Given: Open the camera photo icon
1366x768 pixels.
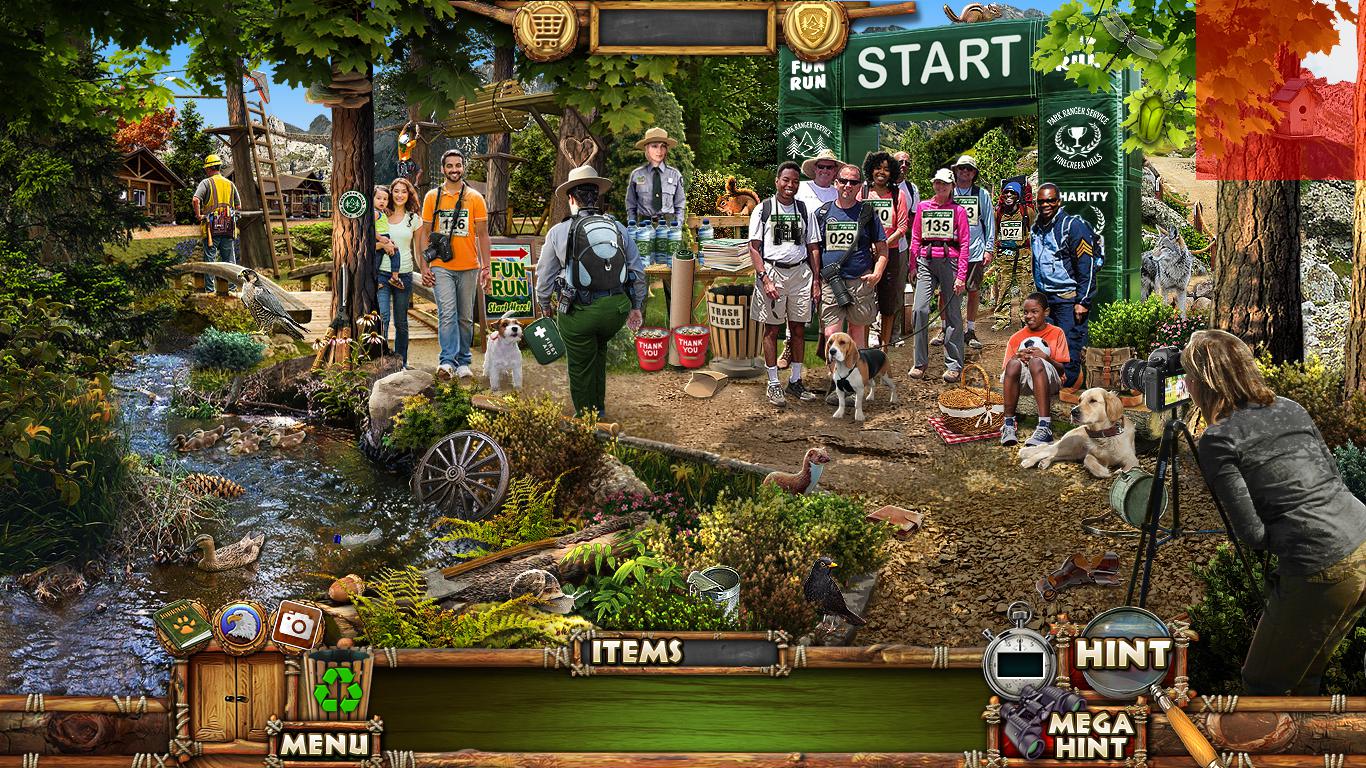Looking at the screenshot, I should tap(296, 625).
